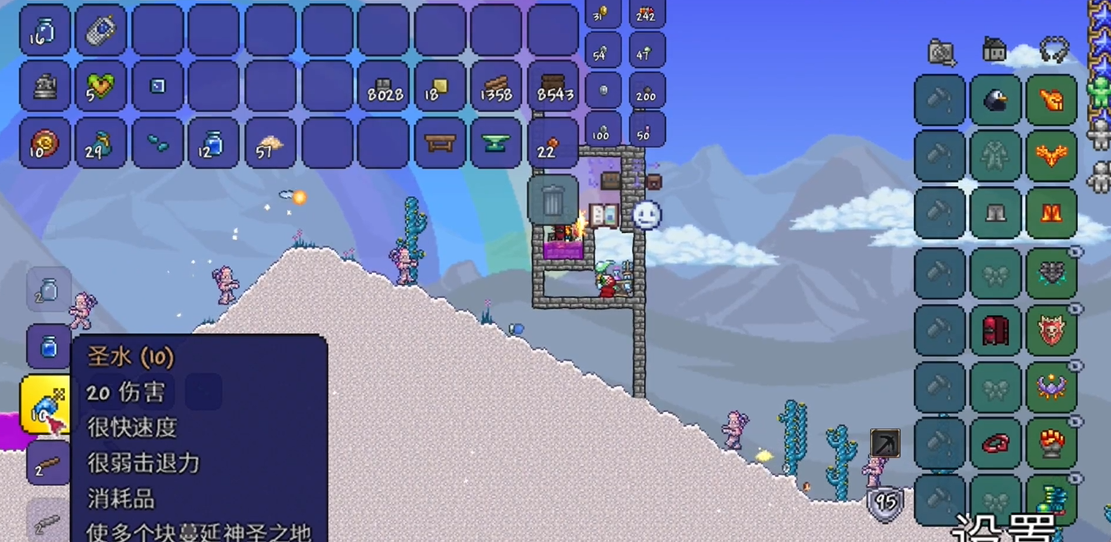Image resolution: width=1111 pixels, height=542 pixels.
Task: Click the trash can slot
Action: [x=553, y=200]
